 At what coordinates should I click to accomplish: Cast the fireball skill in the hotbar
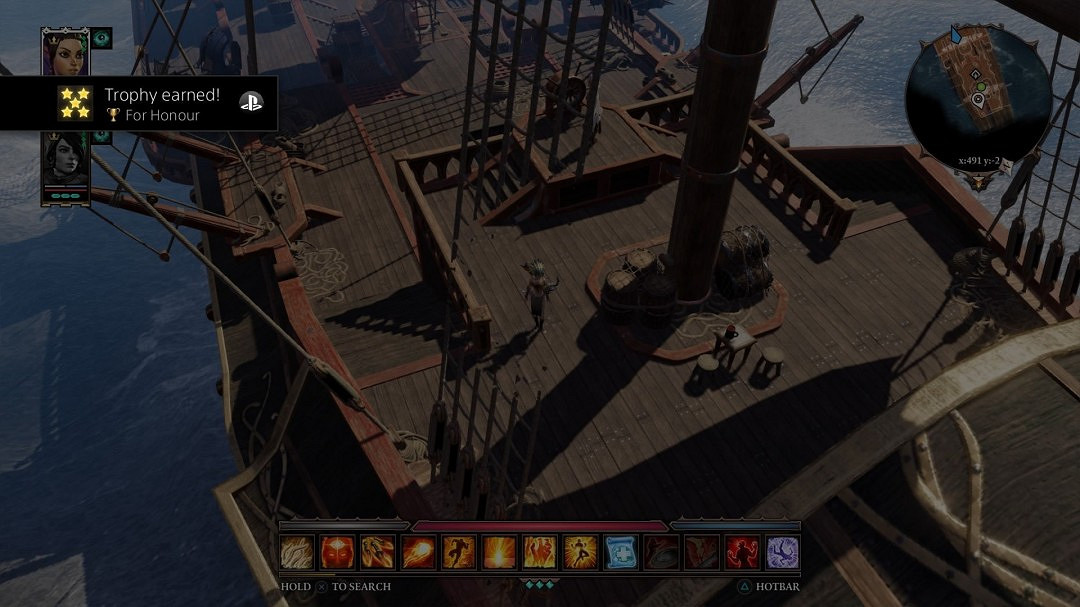[x=418, y=552]
